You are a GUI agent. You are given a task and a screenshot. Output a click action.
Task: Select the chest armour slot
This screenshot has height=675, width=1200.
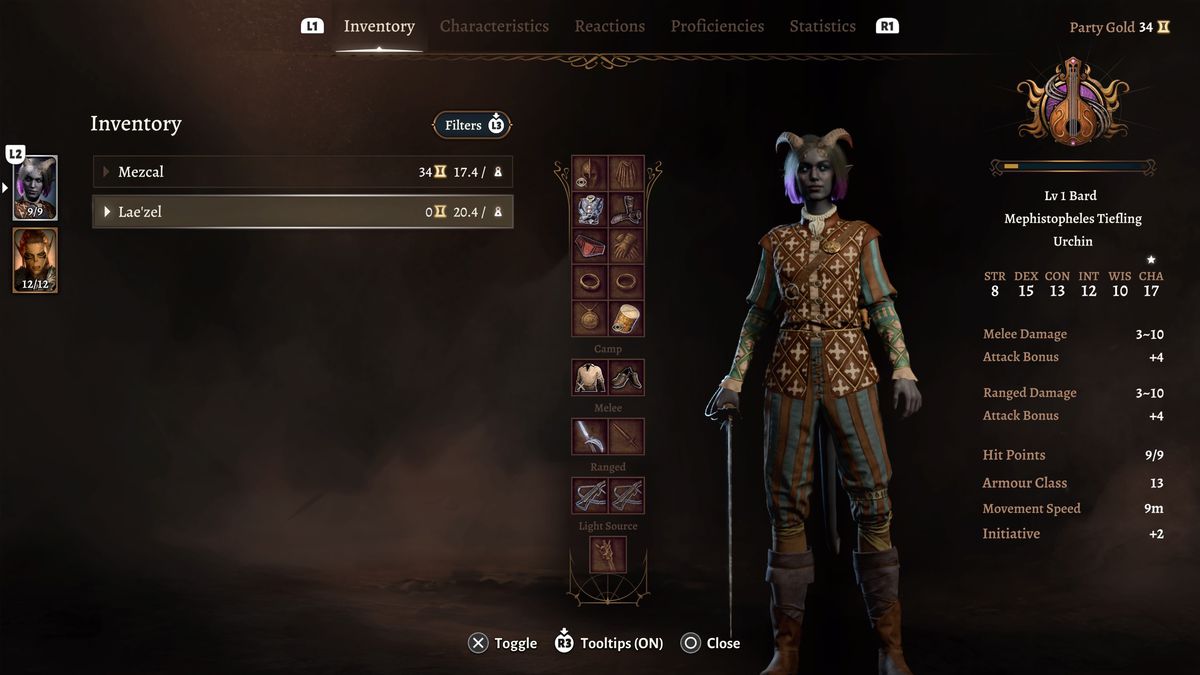click(x=590, y=210)
